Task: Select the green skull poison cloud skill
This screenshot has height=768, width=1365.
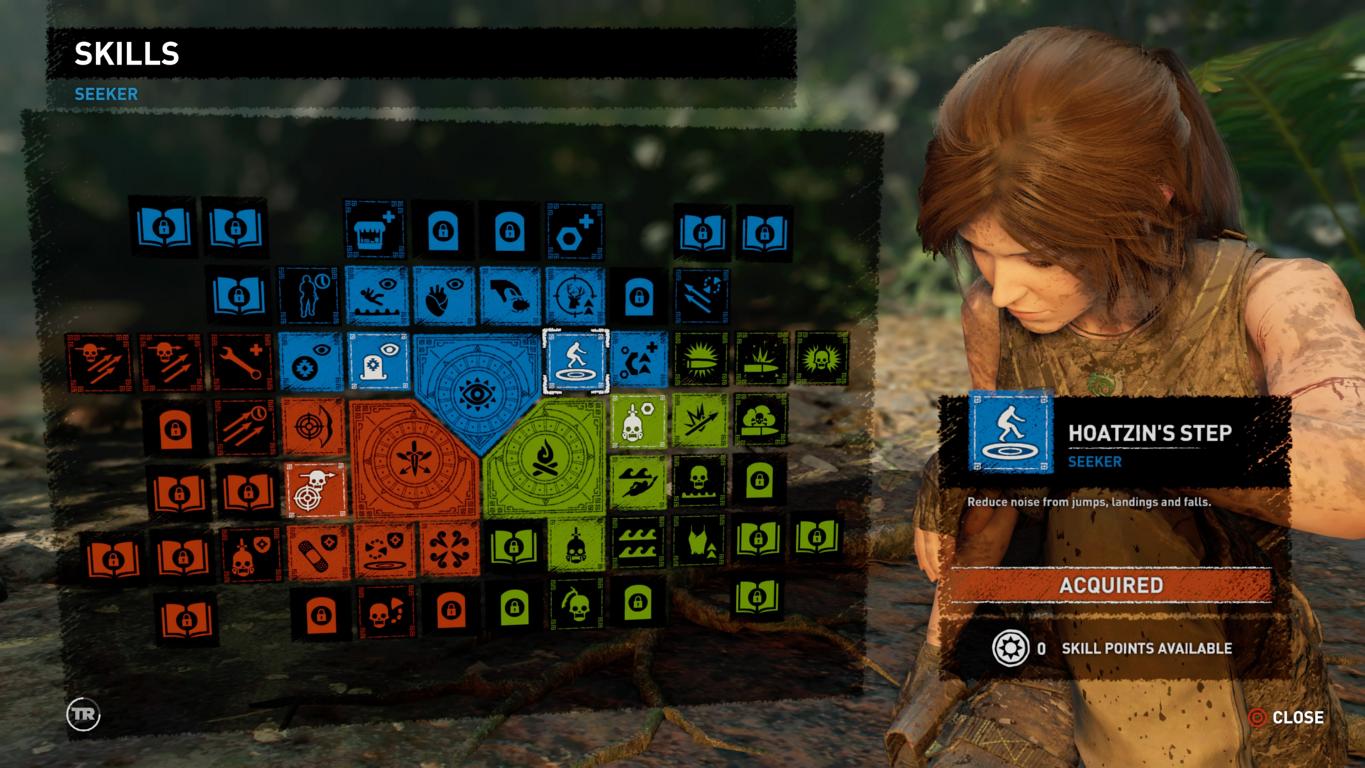Action: [x=760, y=420]
